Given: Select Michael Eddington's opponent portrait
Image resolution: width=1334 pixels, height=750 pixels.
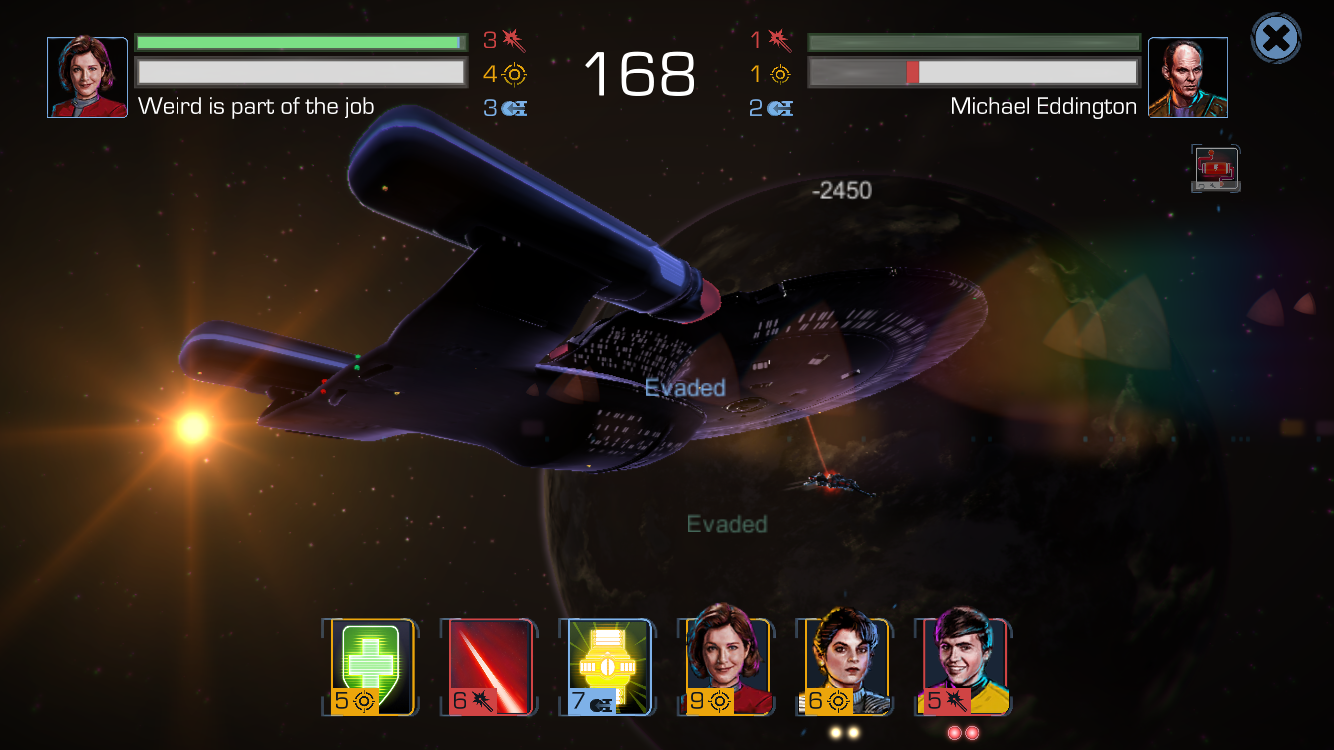Looking at the screenshot, I should [1187, 78].
